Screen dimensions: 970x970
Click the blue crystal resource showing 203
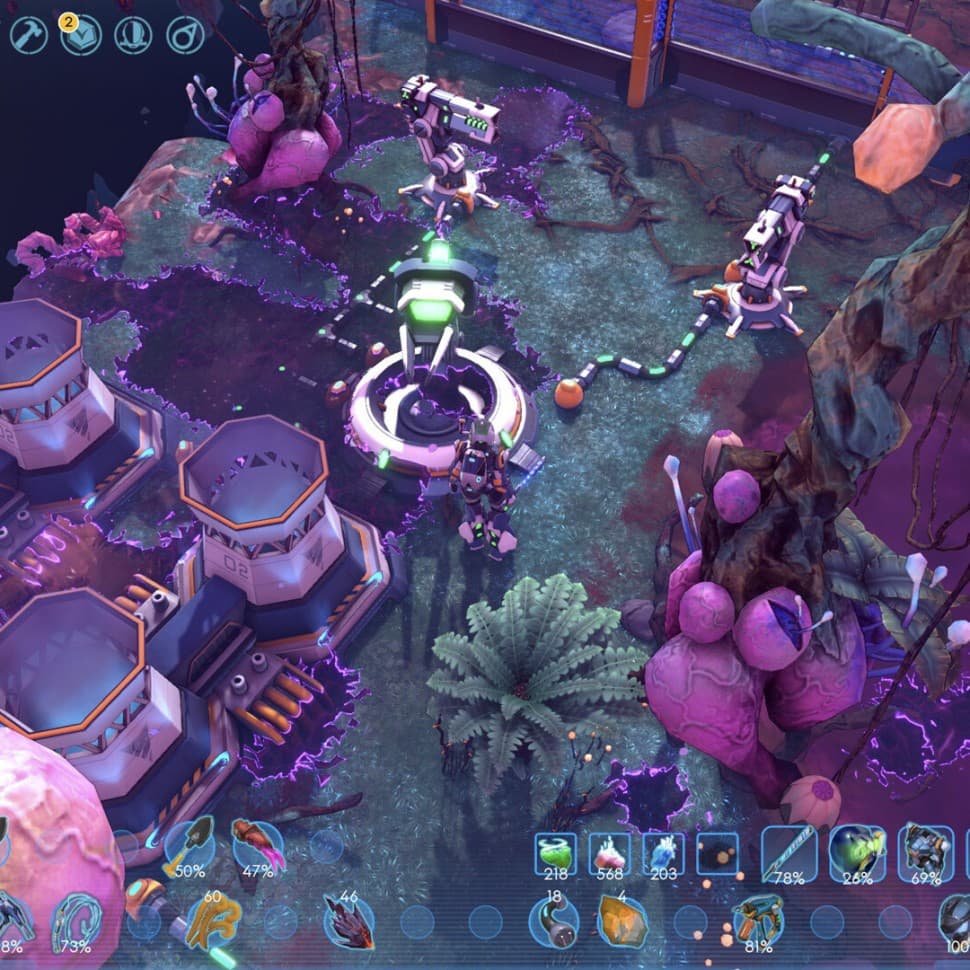pyautogui.click(x=663, y=854)
